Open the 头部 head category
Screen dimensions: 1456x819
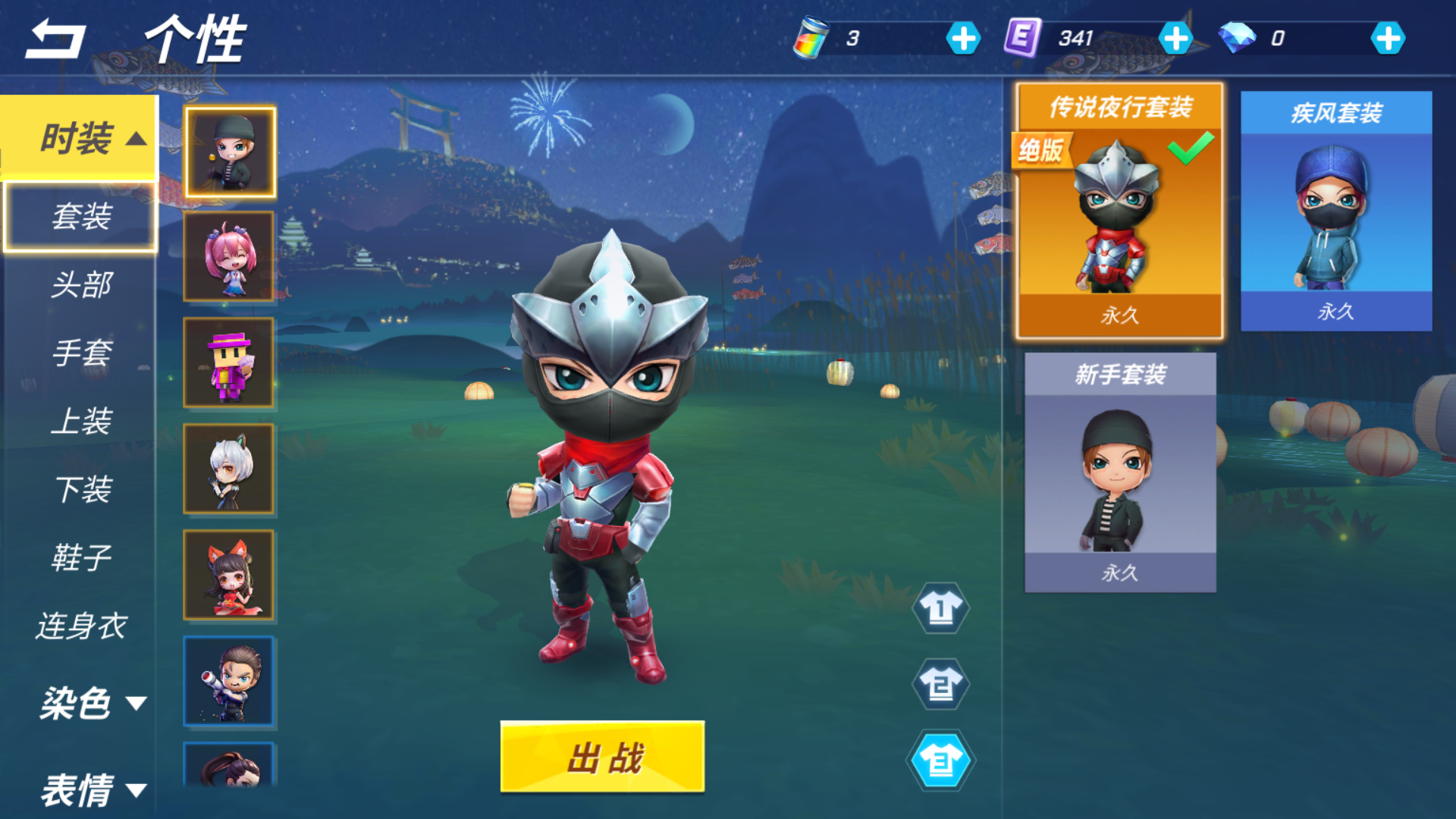[x=81, y=285]
